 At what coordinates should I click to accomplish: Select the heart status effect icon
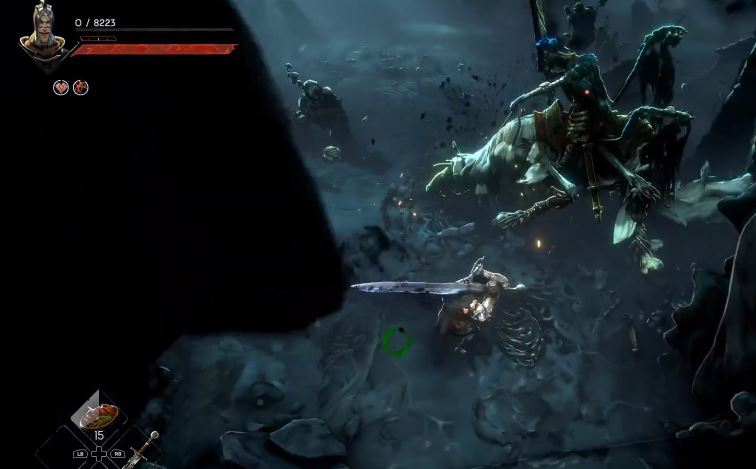pos(61,88)
